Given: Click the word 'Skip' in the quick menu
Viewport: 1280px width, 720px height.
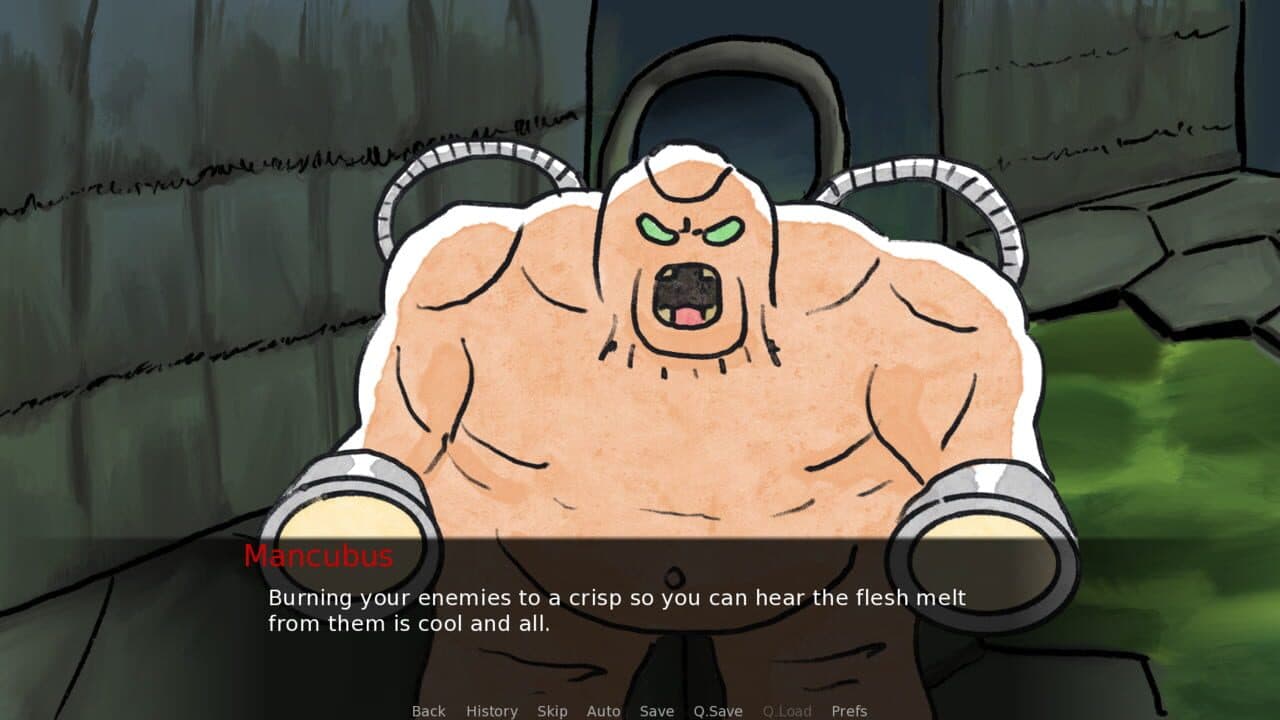Looking at the screenshot, I should pyautogui.click(x=552, y=711).
